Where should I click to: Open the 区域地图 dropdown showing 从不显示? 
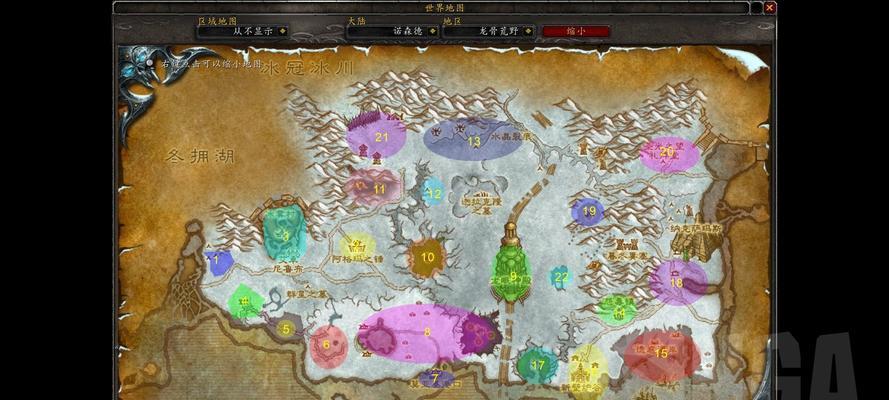click(x=283, y=31)
